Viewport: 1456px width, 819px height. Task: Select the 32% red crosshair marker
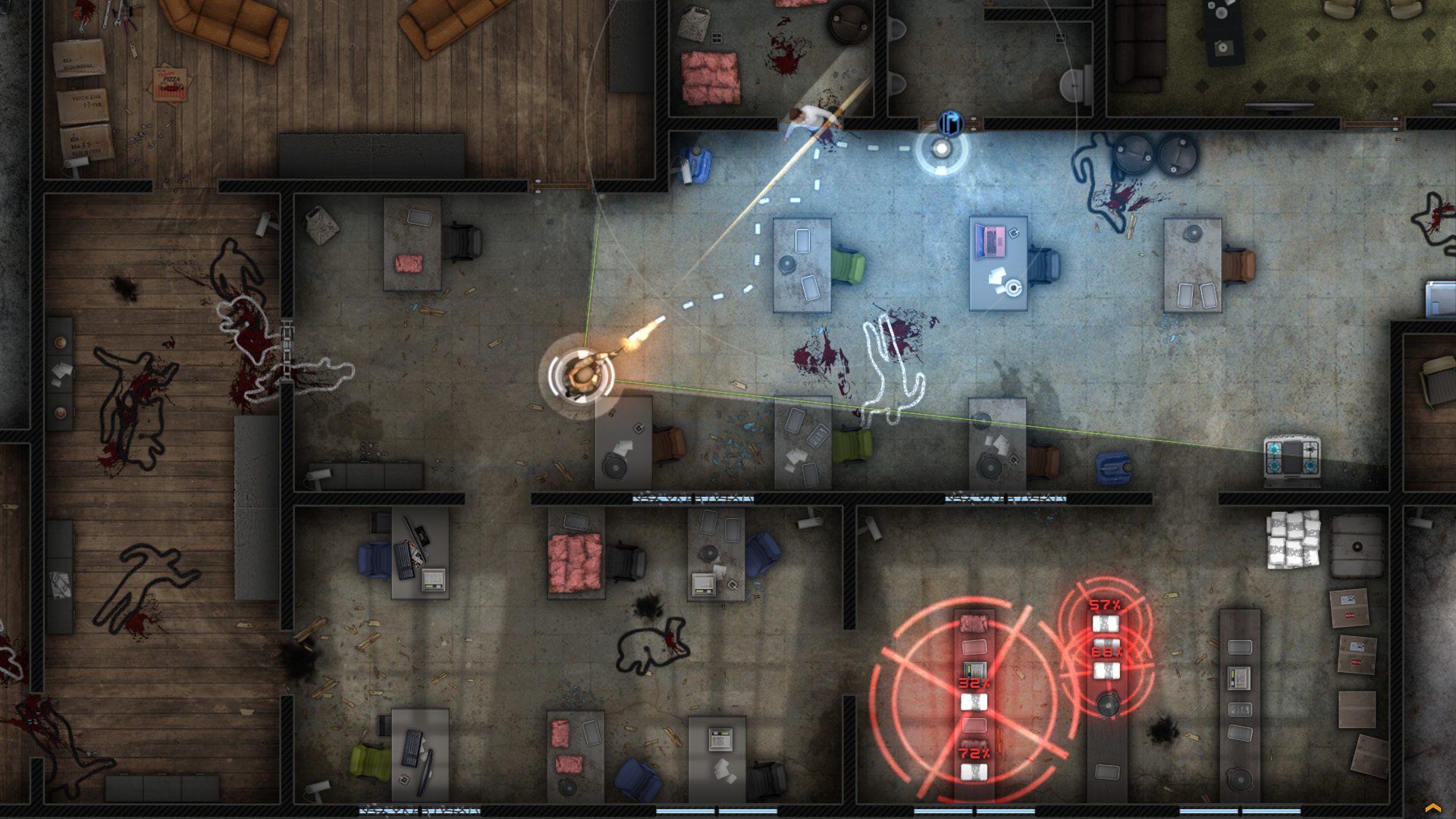[974, 682]
